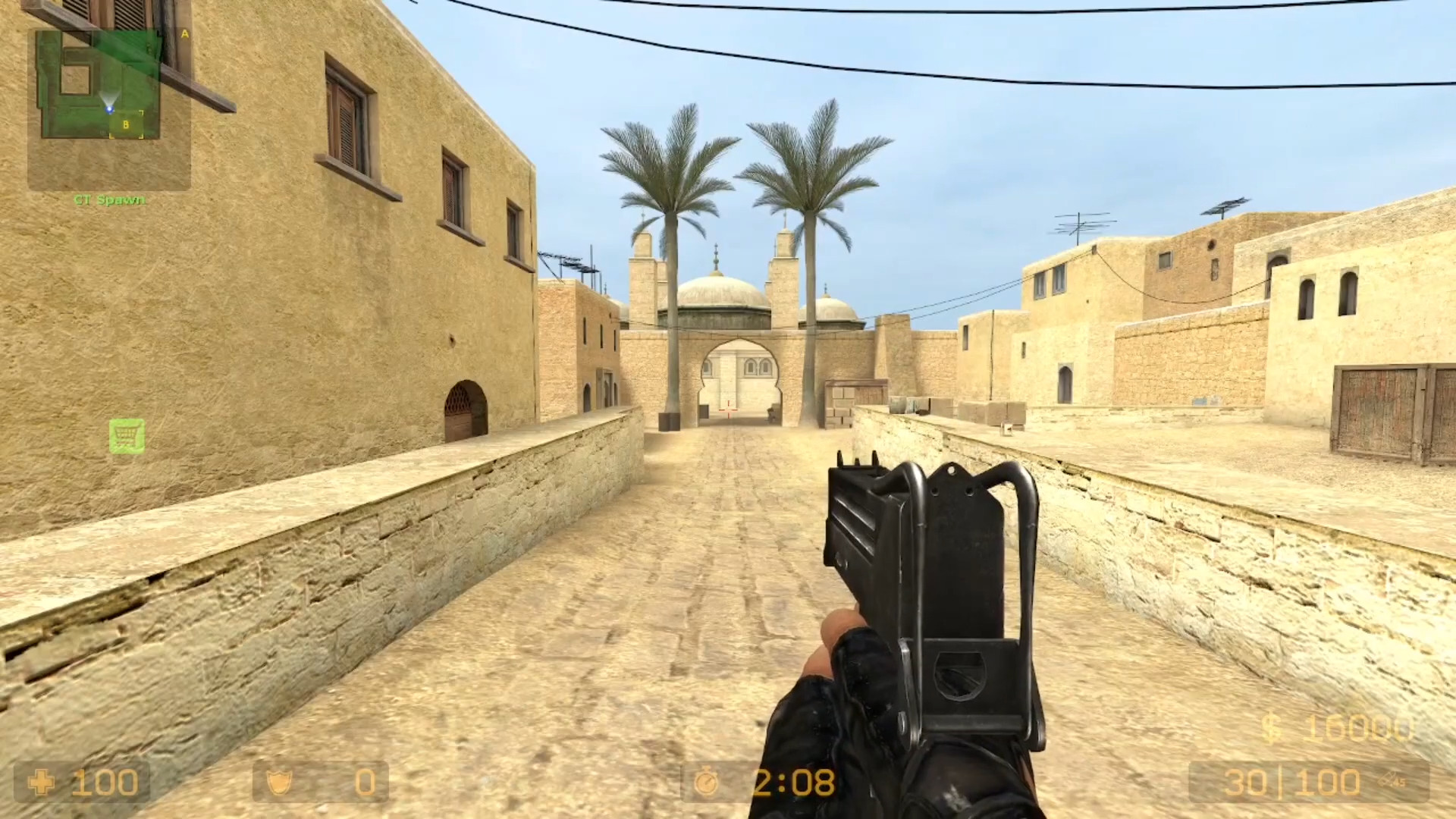Click the armor shield icon
The width and height of the screenshot is (1456, 819).
click(279, 782)
